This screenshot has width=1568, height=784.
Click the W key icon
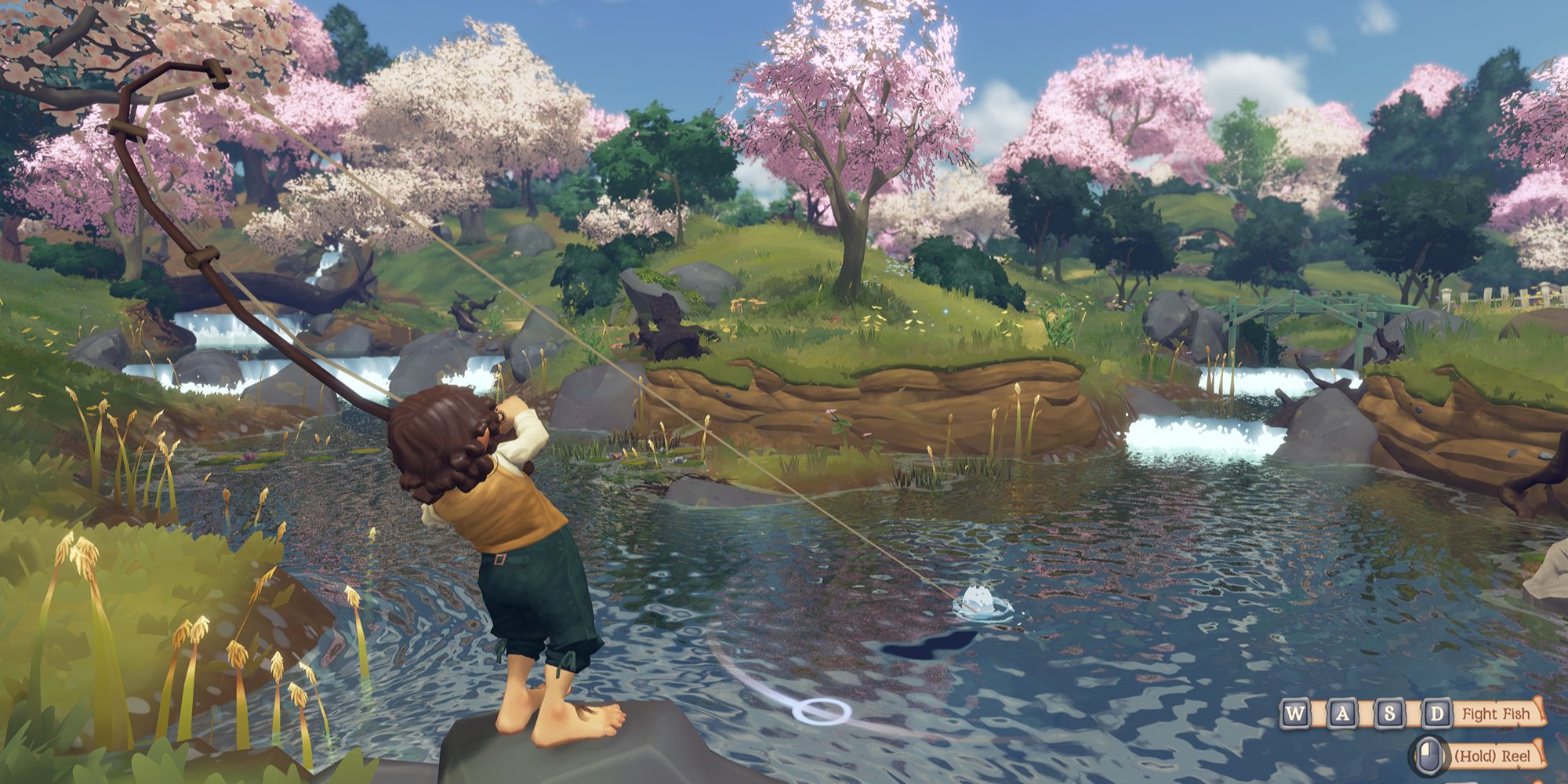[1296, 713]
